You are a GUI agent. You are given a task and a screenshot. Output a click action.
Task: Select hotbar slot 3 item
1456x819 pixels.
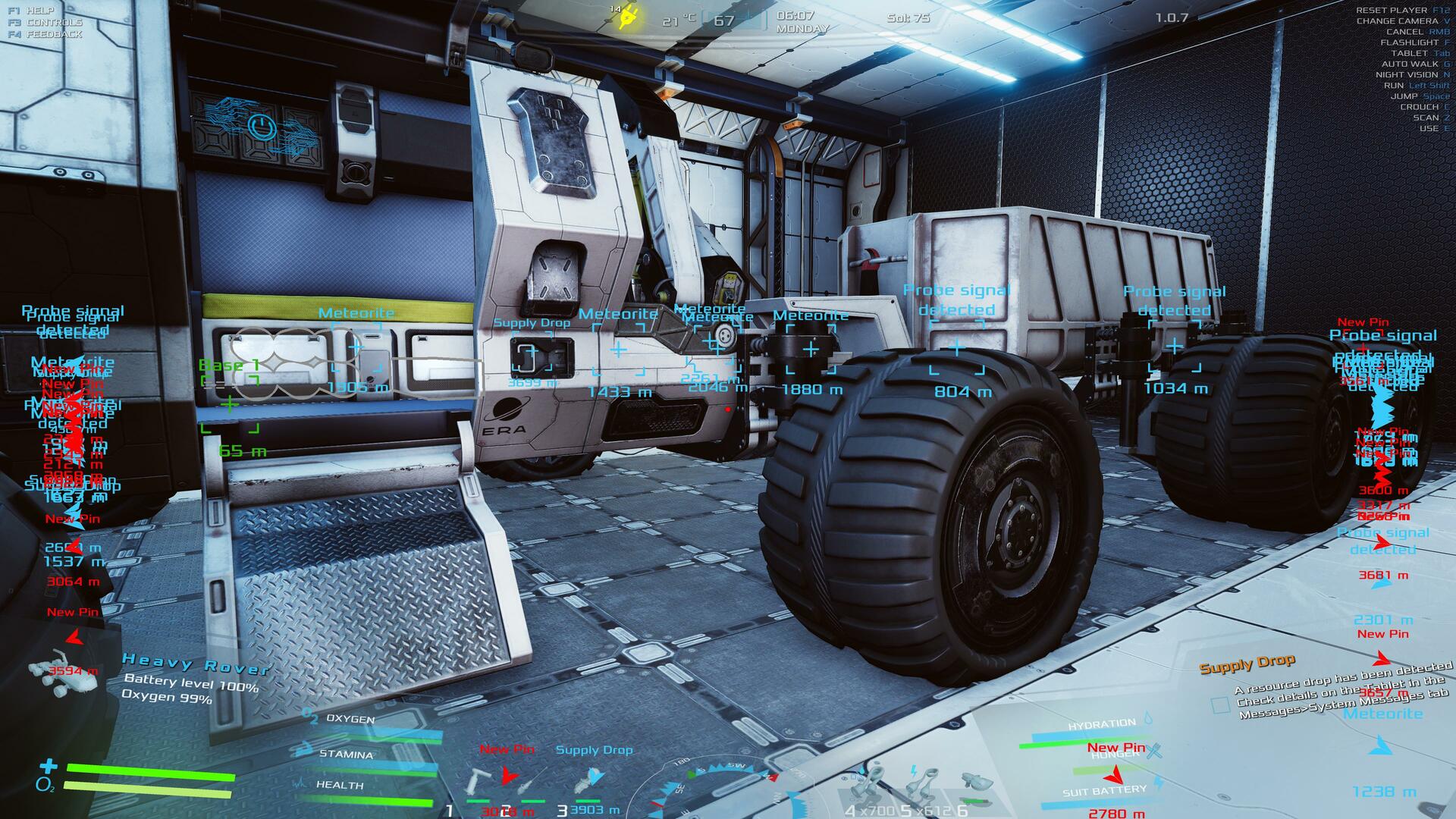pyautogui.click(x=590, y=781)
